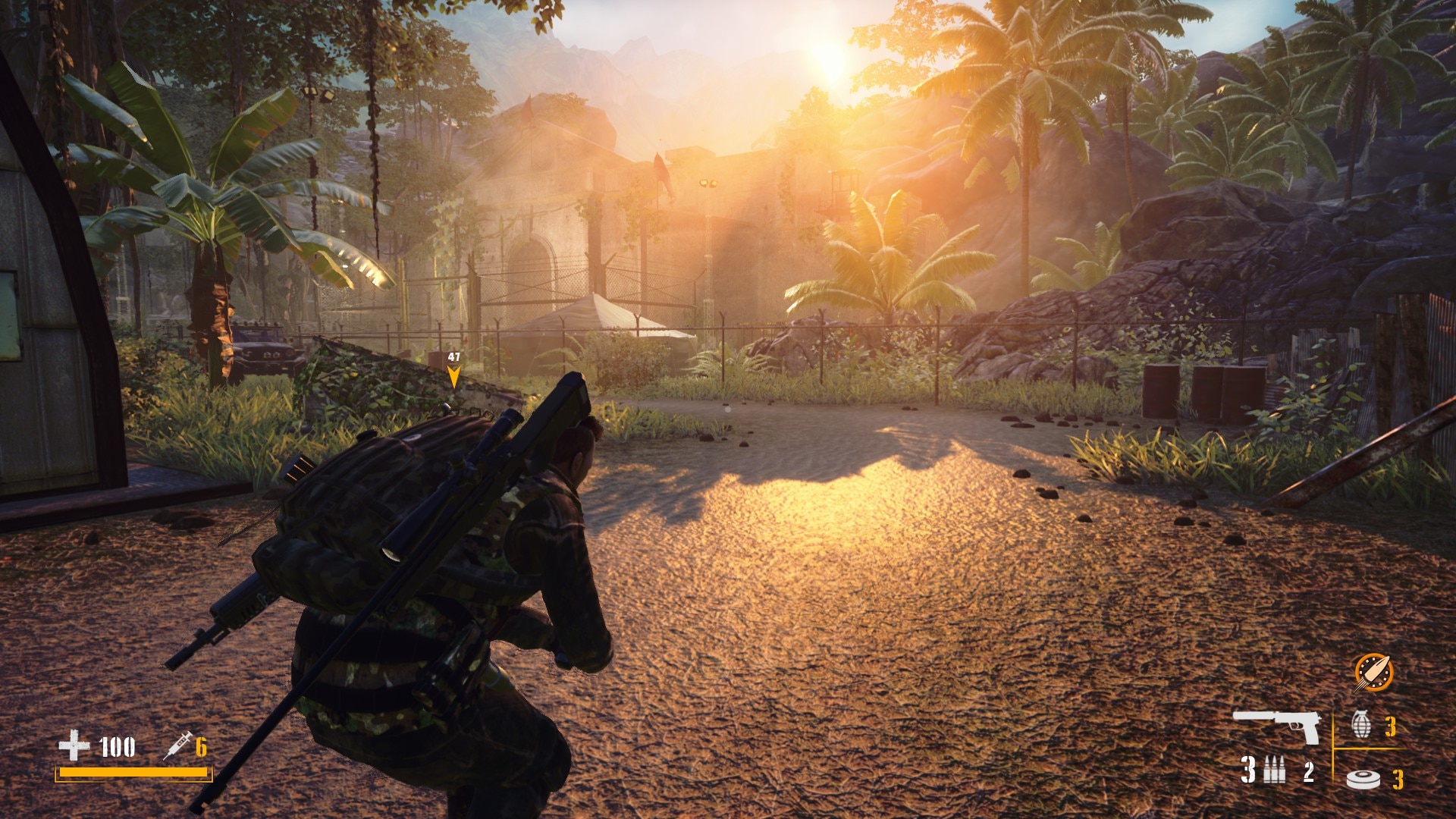Choose the hand grenade item

(1361, 724)
